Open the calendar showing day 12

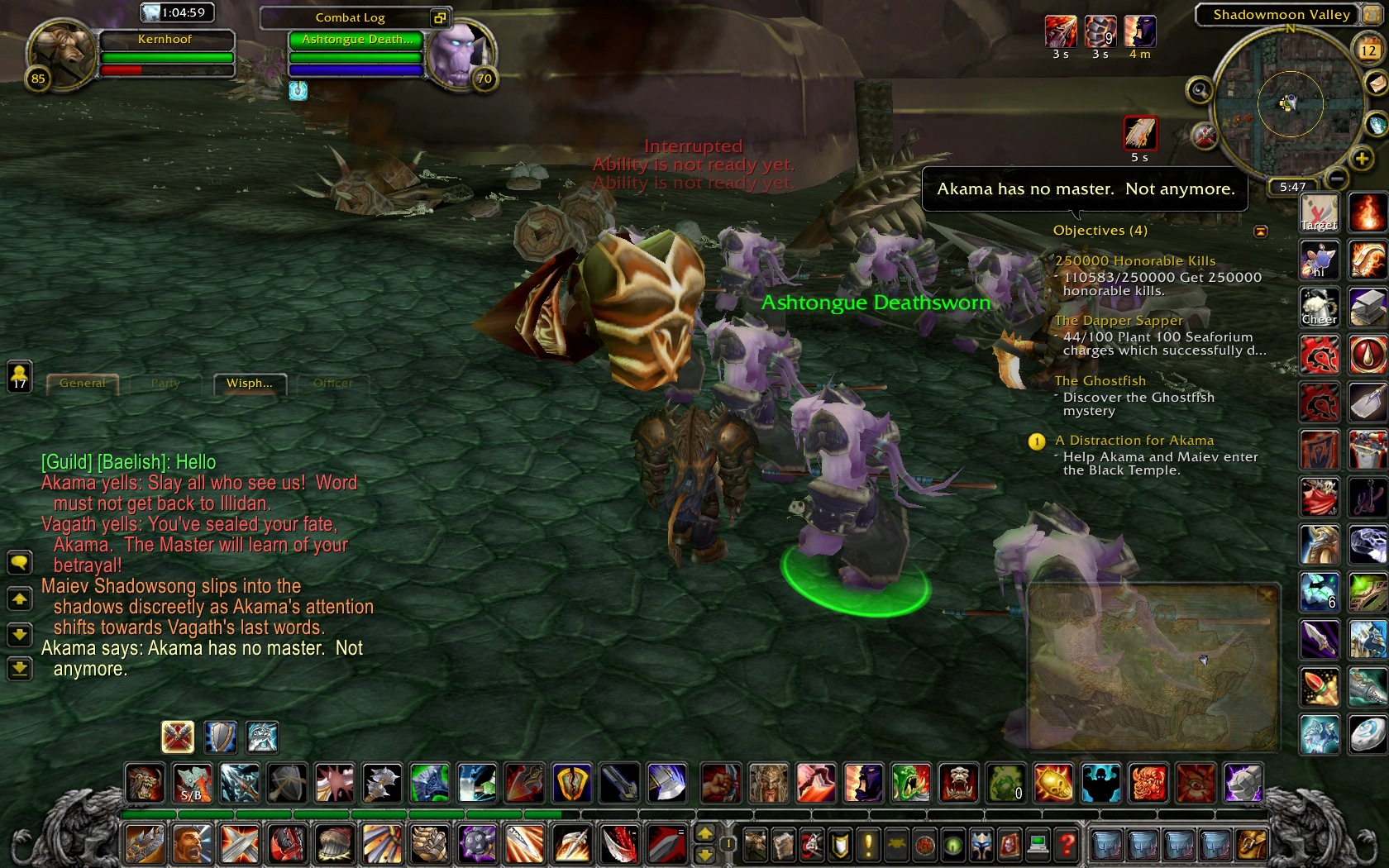click(1368, 50)
